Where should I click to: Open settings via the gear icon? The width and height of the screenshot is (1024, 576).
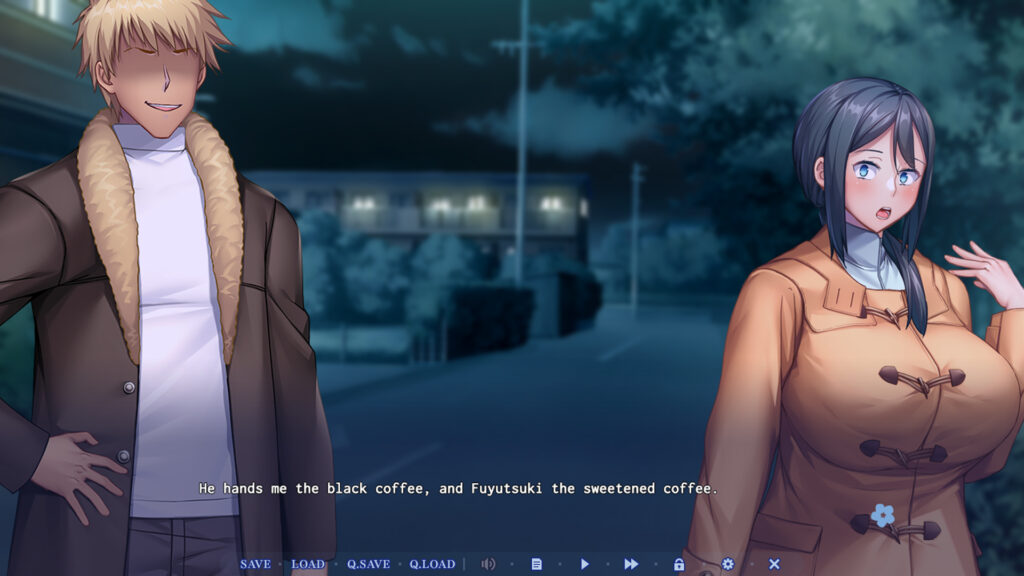point(727,564)
